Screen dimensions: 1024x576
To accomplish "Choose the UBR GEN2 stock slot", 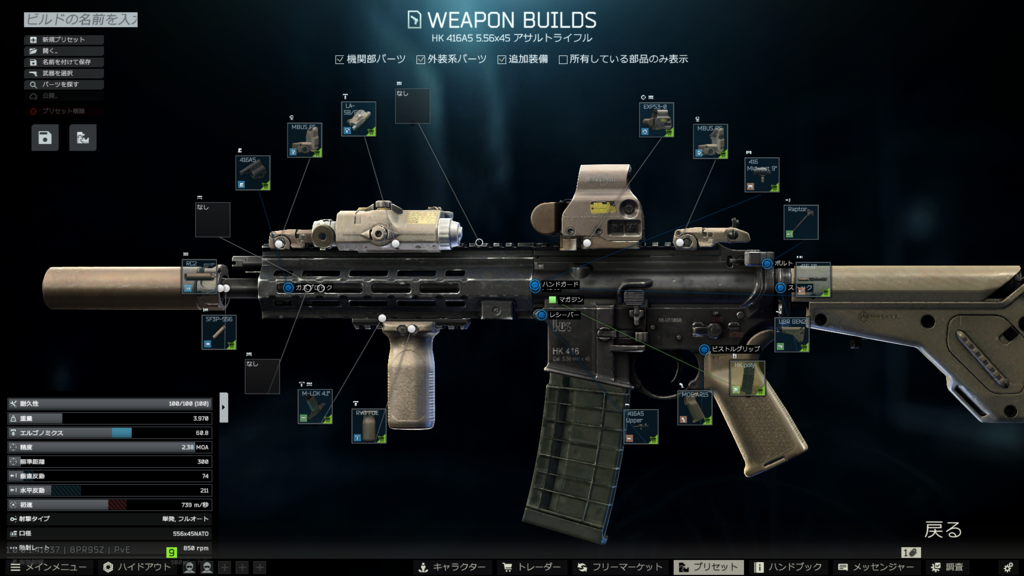I will [792, 335].
